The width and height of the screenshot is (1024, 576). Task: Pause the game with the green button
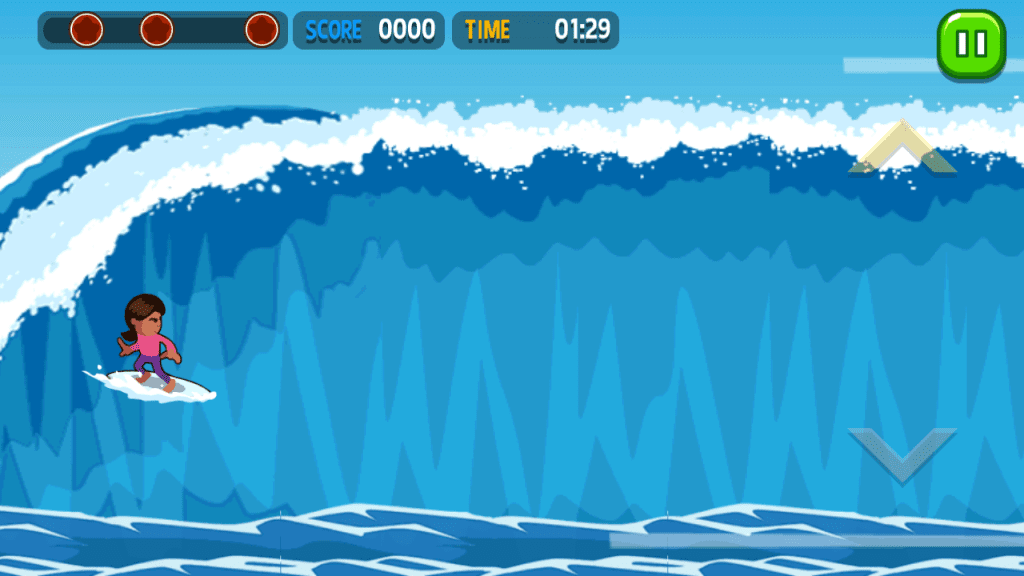tap(971, 44)
